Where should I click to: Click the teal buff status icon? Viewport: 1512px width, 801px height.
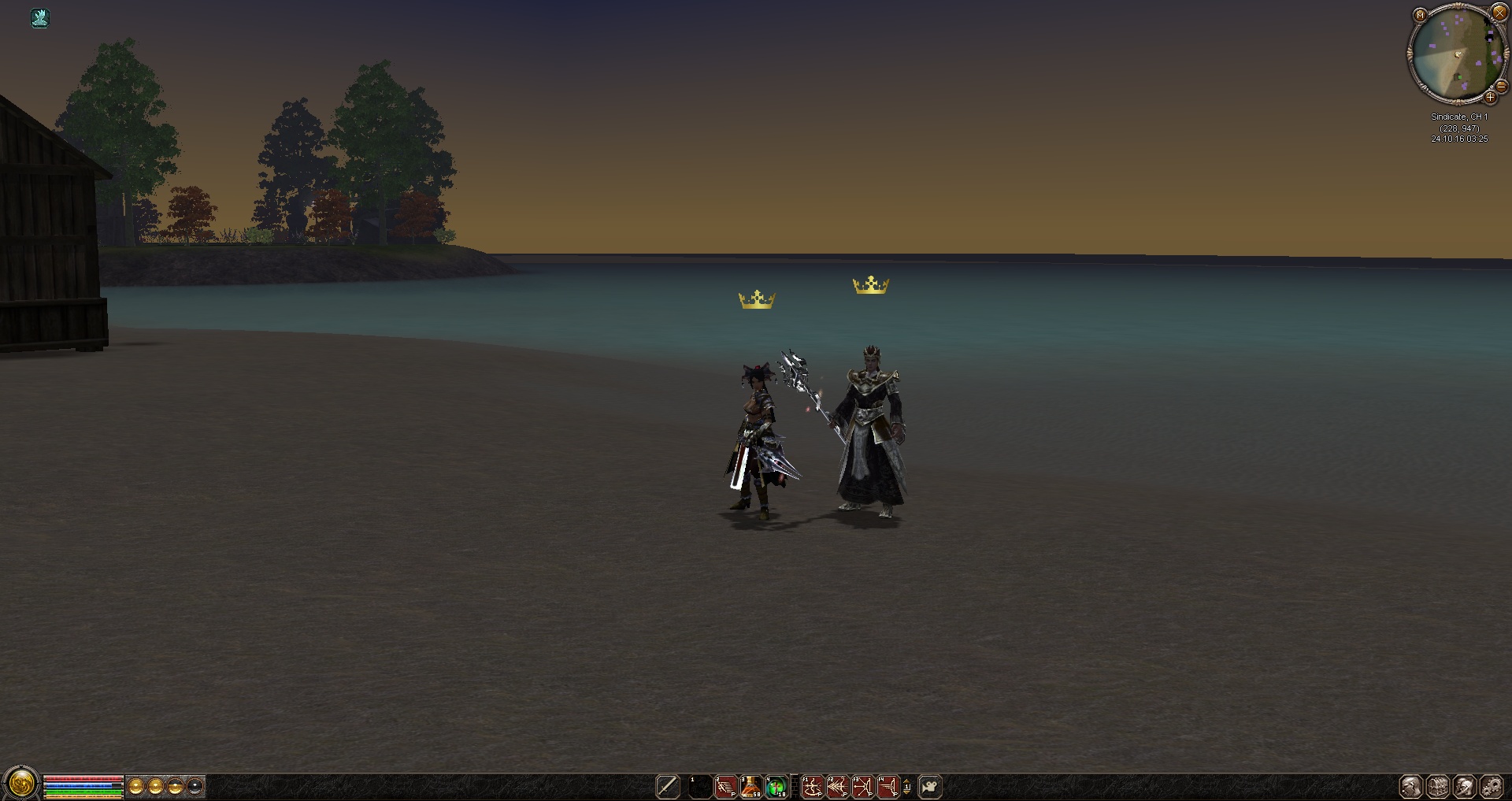(x=40, y=18)
